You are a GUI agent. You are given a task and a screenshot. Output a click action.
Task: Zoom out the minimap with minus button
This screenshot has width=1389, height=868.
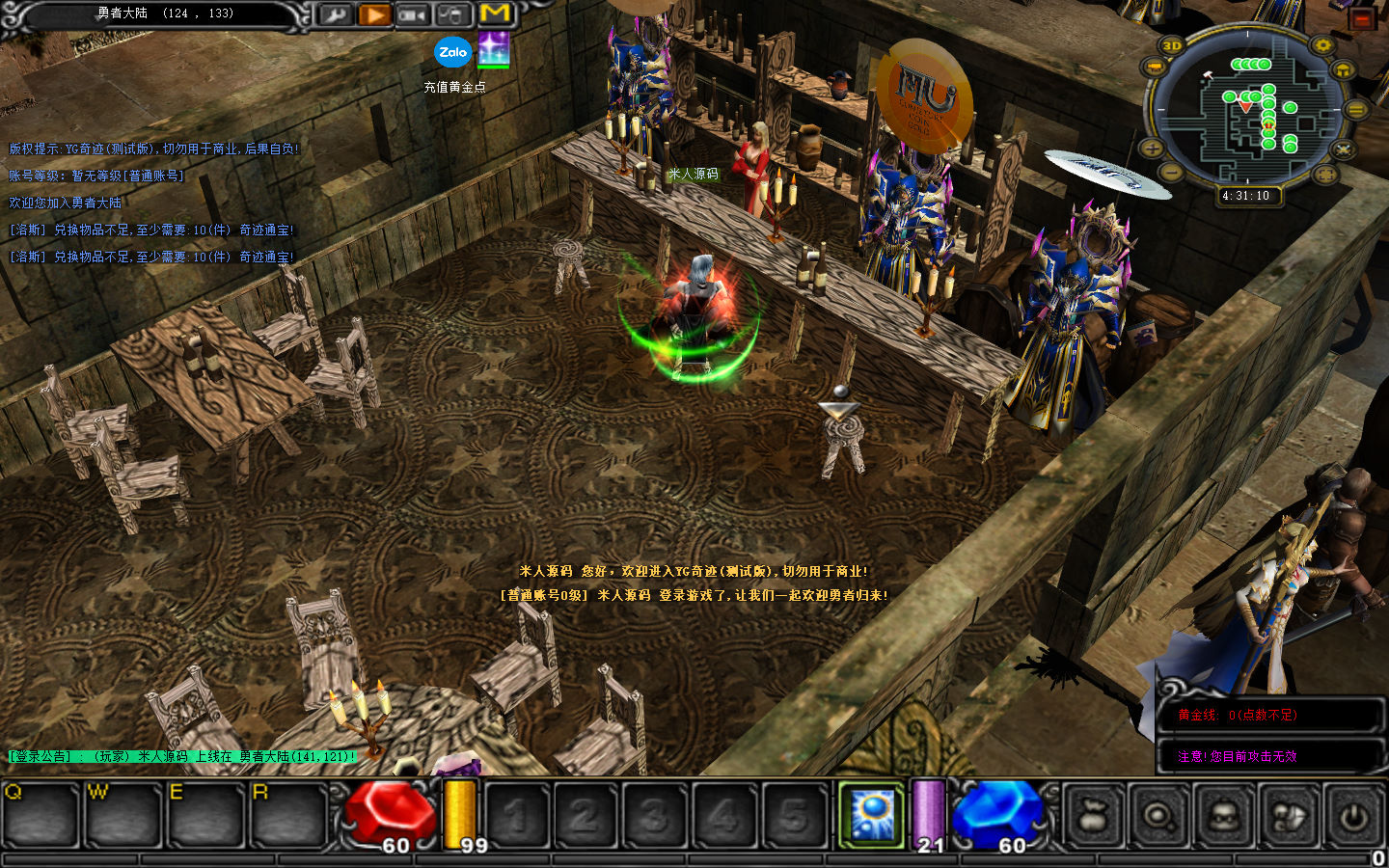click(1170, 173)
